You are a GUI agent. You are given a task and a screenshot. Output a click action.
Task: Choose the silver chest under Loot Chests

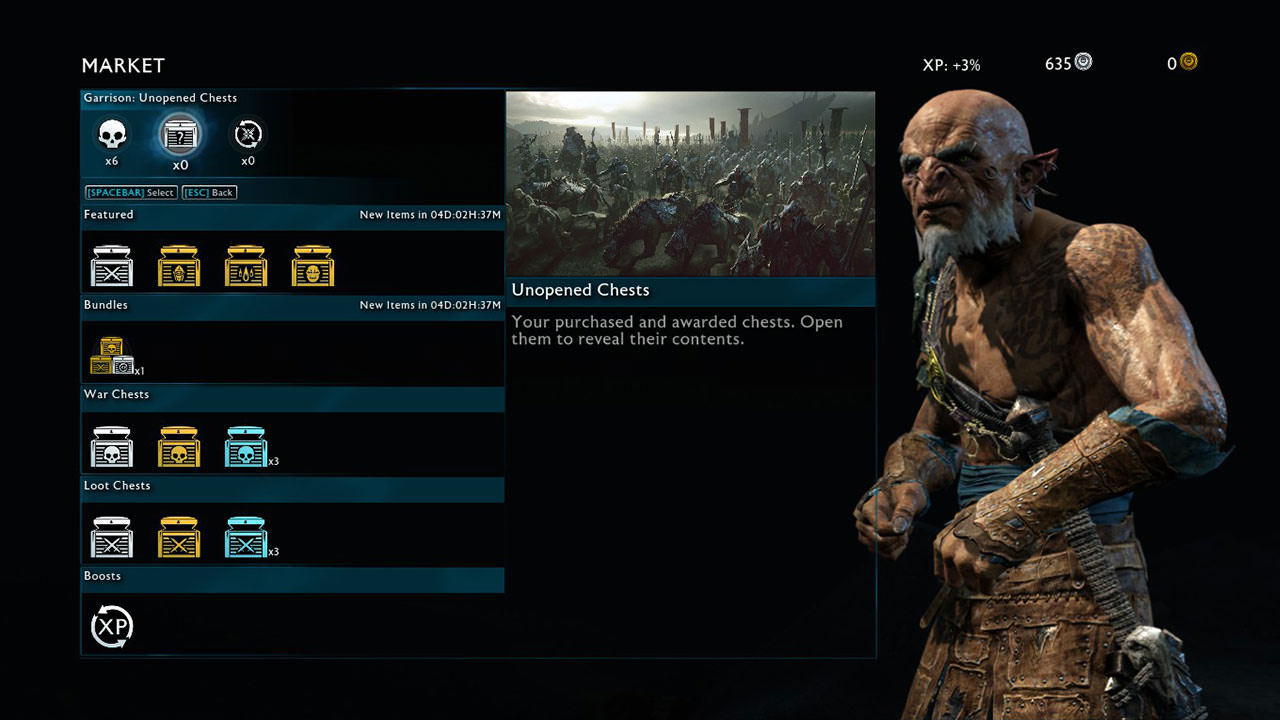coord(112,537)
